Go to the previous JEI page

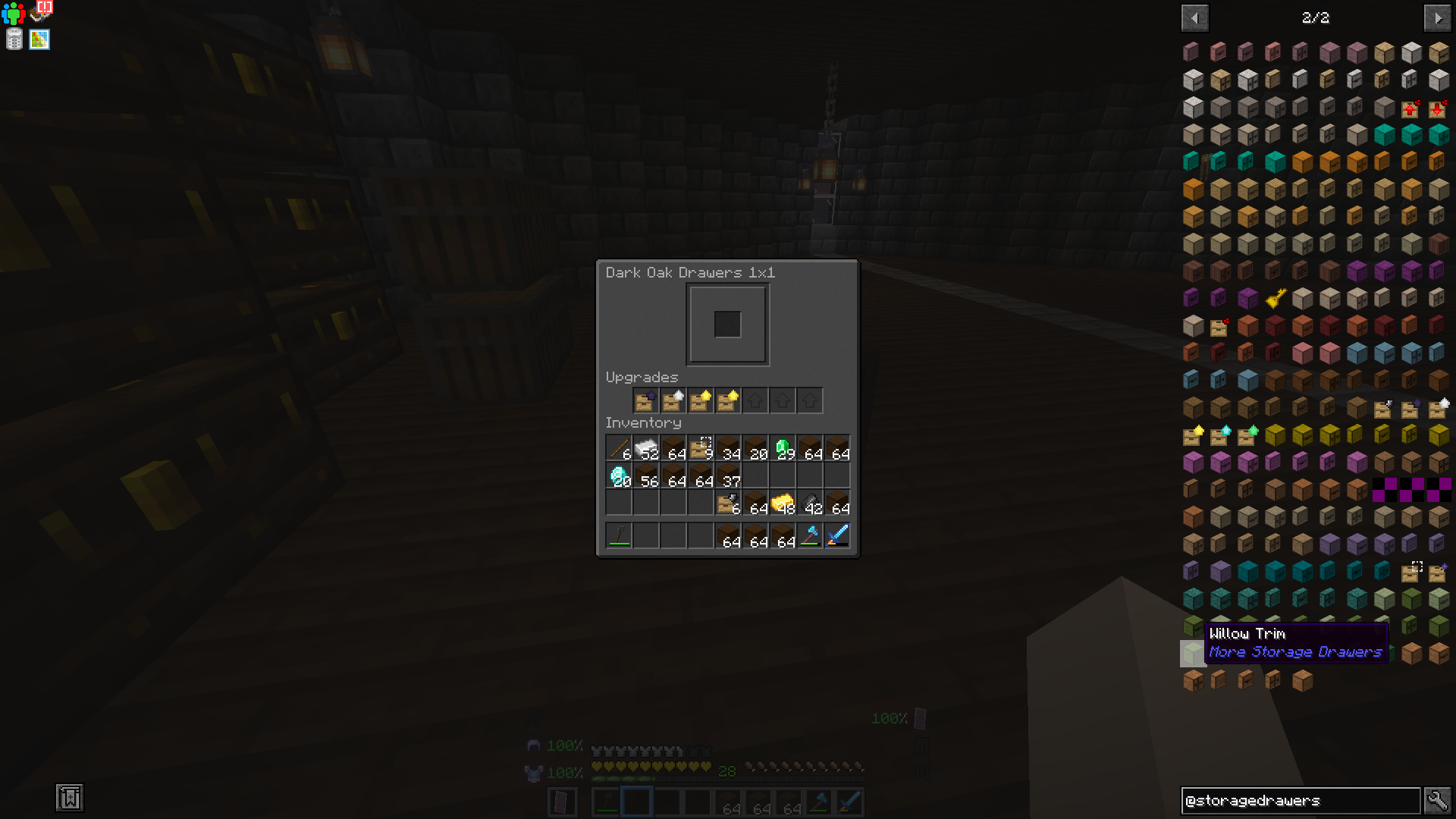coord(1194,17)
